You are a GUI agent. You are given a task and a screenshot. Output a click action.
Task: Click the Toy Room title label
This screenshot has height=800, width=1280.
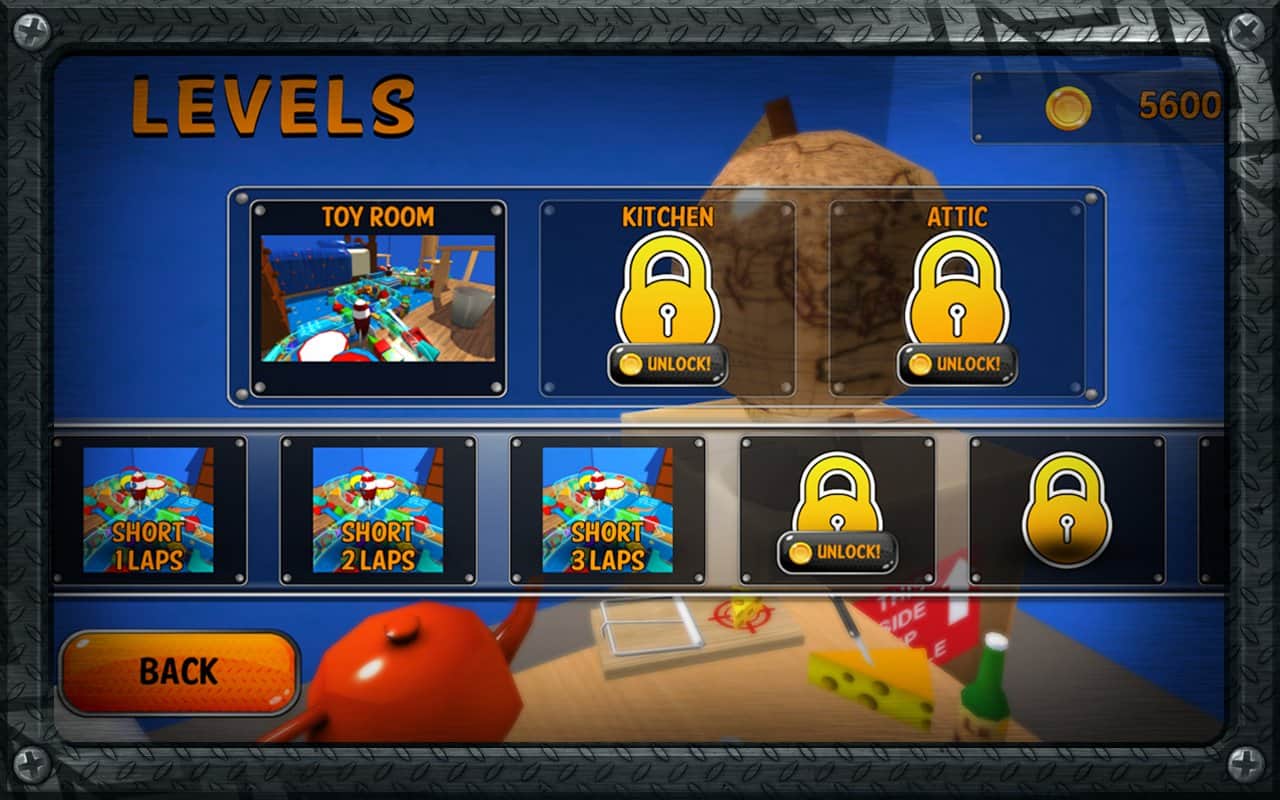click(379, 215)
